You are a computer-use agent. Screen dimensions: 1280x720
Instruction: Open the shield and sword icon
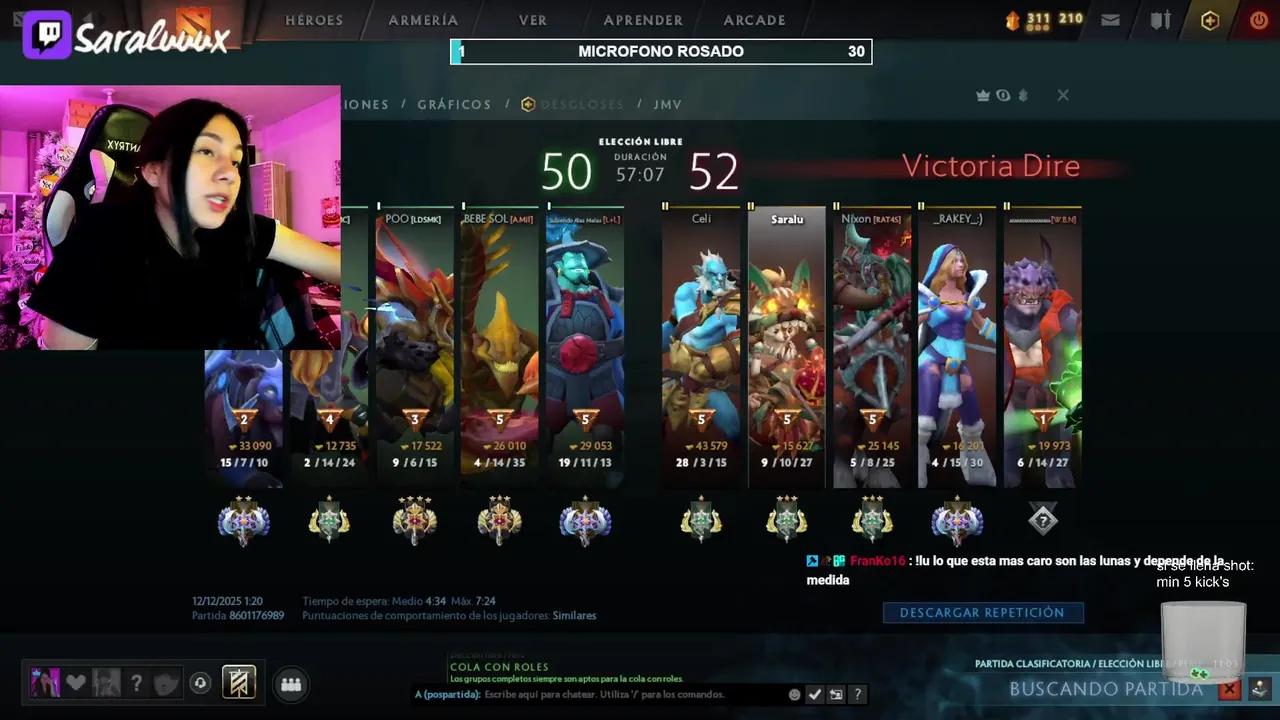(x=1160, y=20)
